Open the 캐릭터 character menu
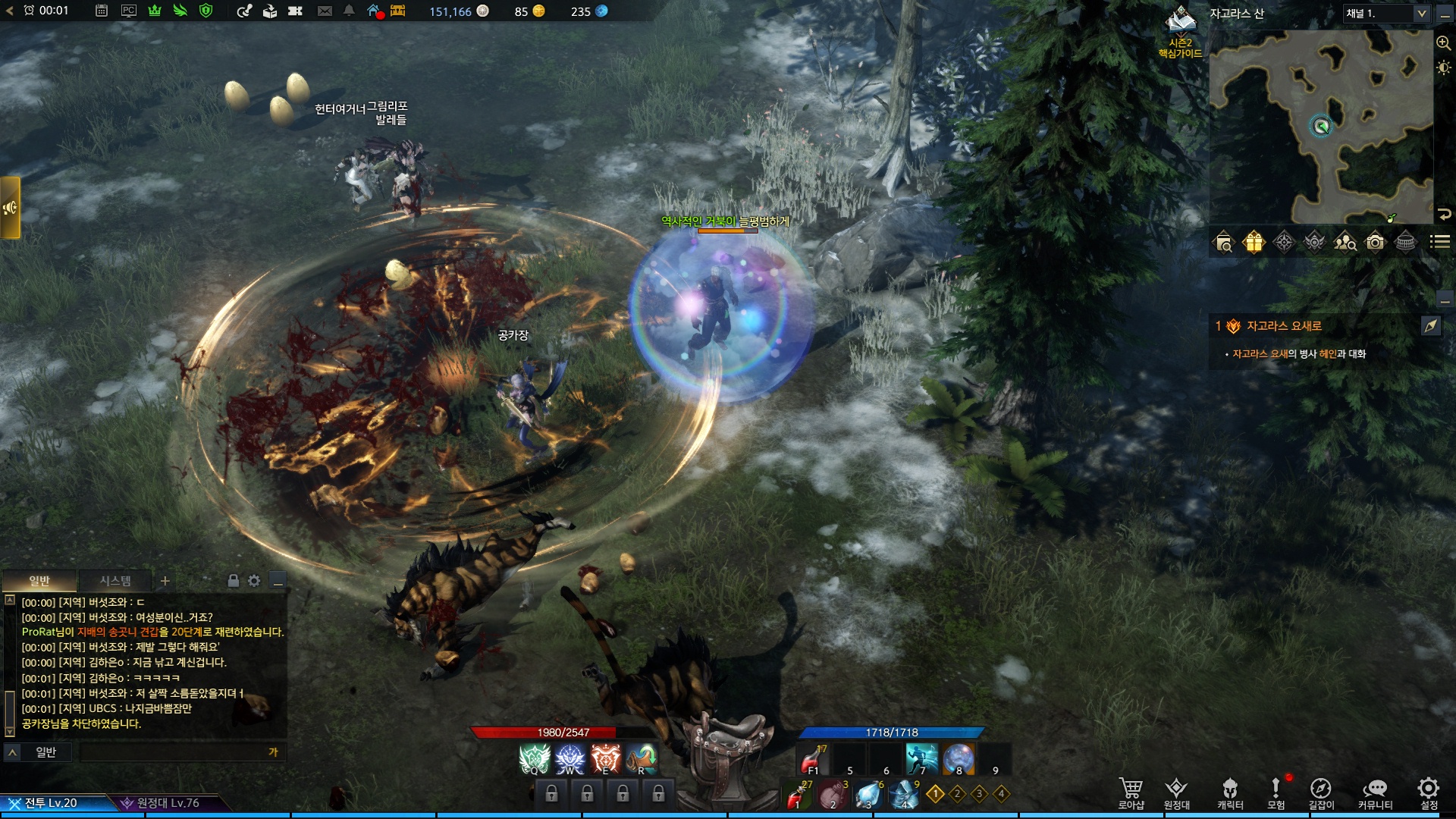This screenshot has height=819, width=1456. pos(1230,792)
